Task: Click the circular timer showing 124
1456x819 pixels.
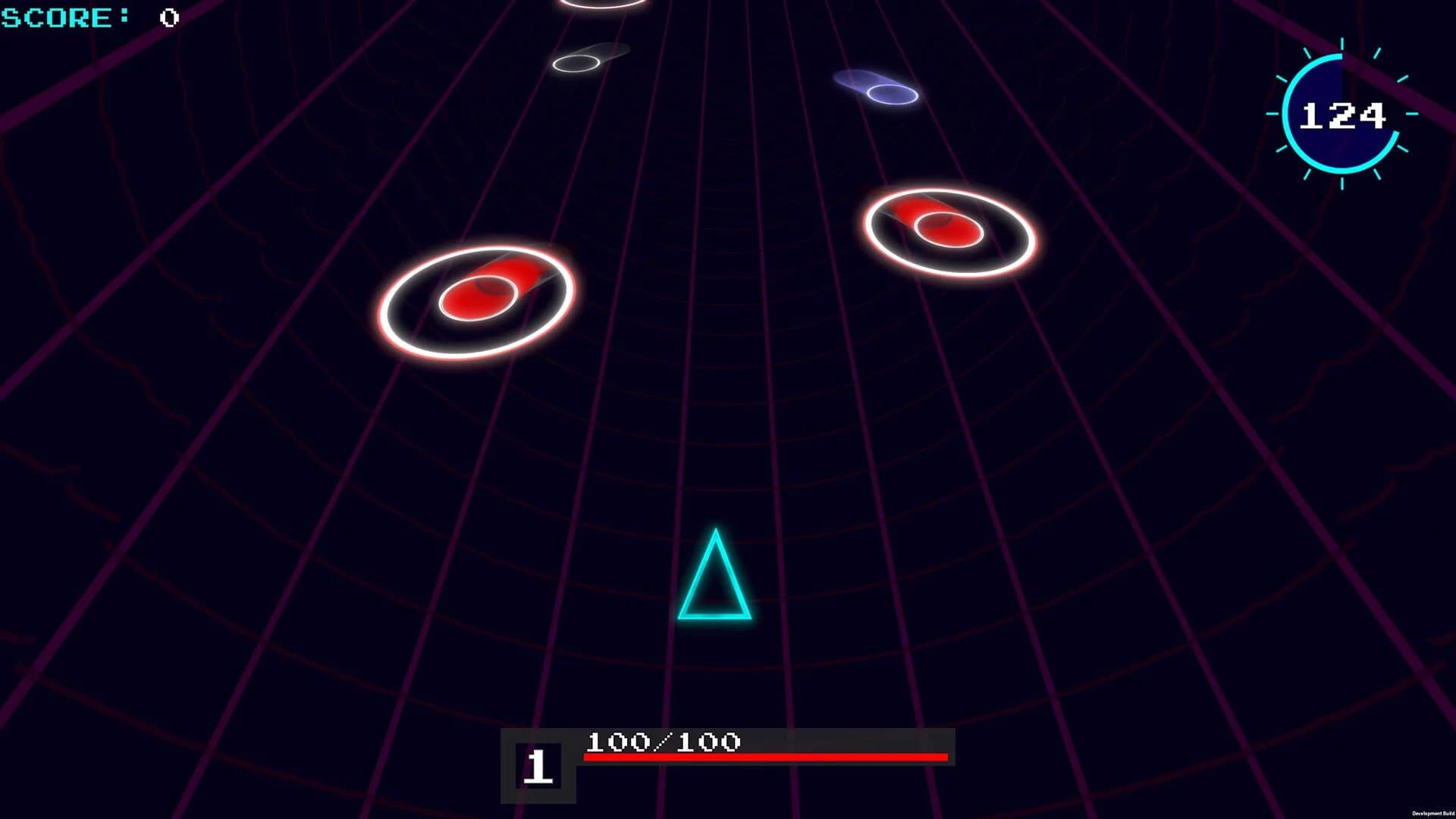Action: [1342, 114]
